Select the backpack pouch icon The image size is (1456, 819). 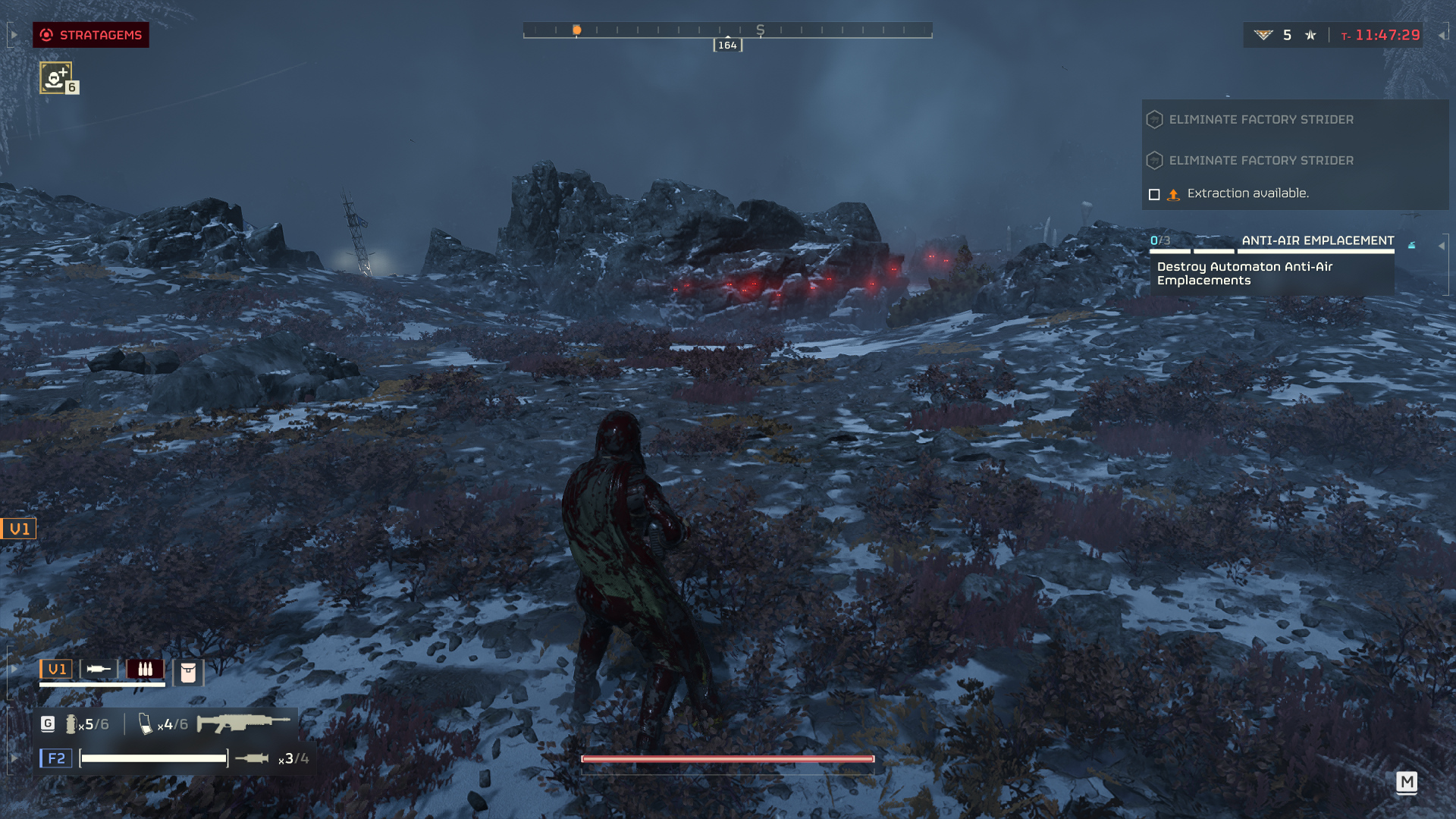[x=188, y=672]
